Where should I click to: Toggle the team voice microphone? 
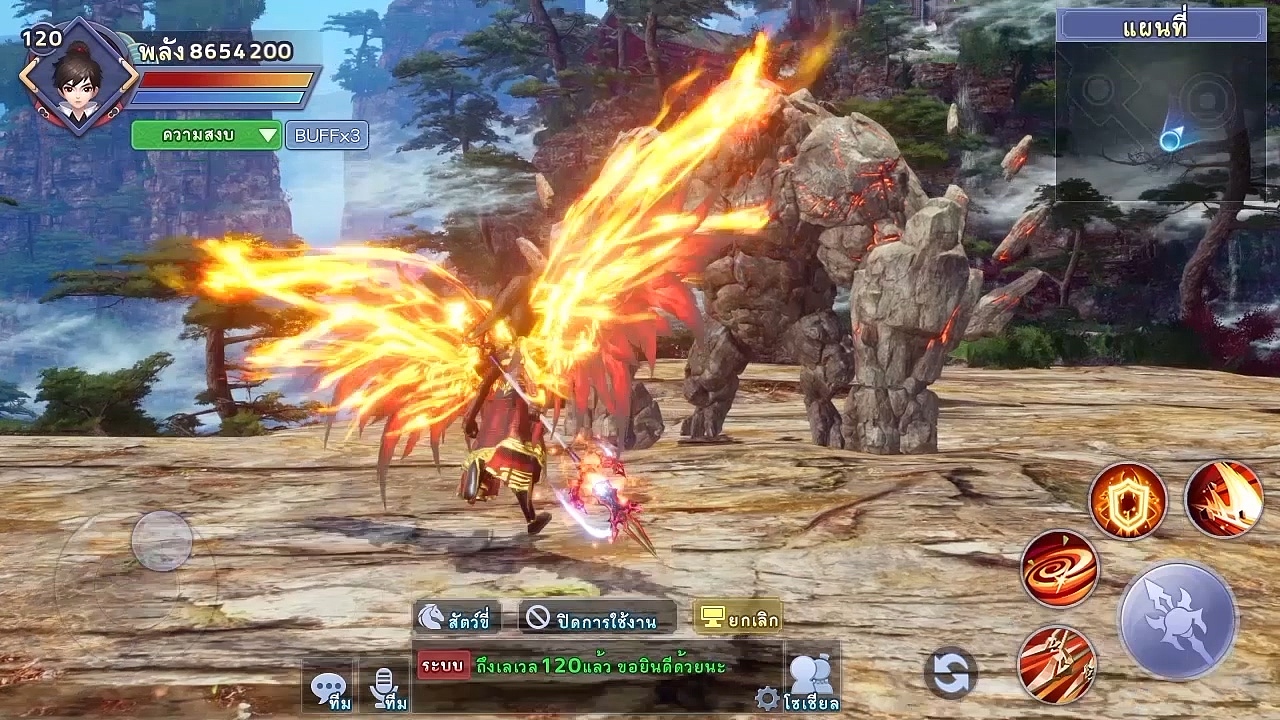pos(383,688)
